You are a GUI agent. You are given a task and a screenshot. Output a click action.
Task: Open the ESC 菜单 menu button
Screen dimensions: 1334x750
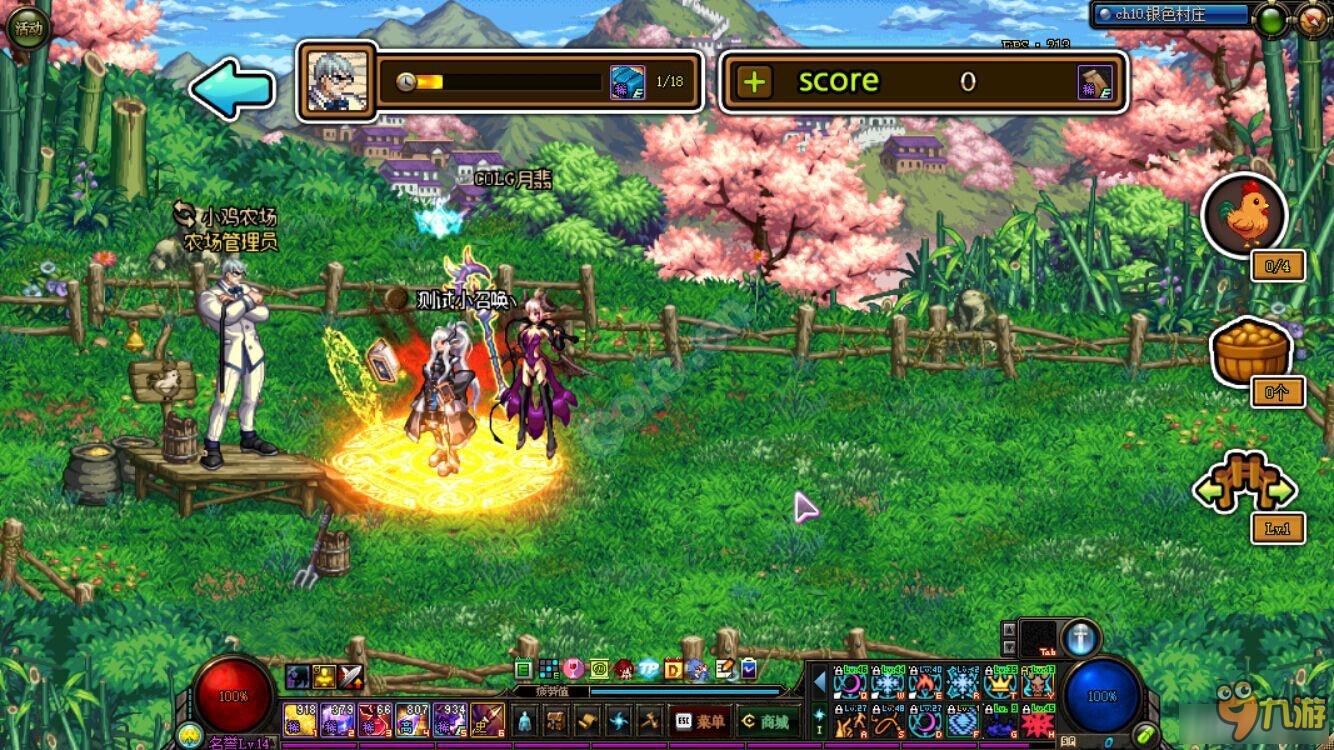[x=699, y=720]
